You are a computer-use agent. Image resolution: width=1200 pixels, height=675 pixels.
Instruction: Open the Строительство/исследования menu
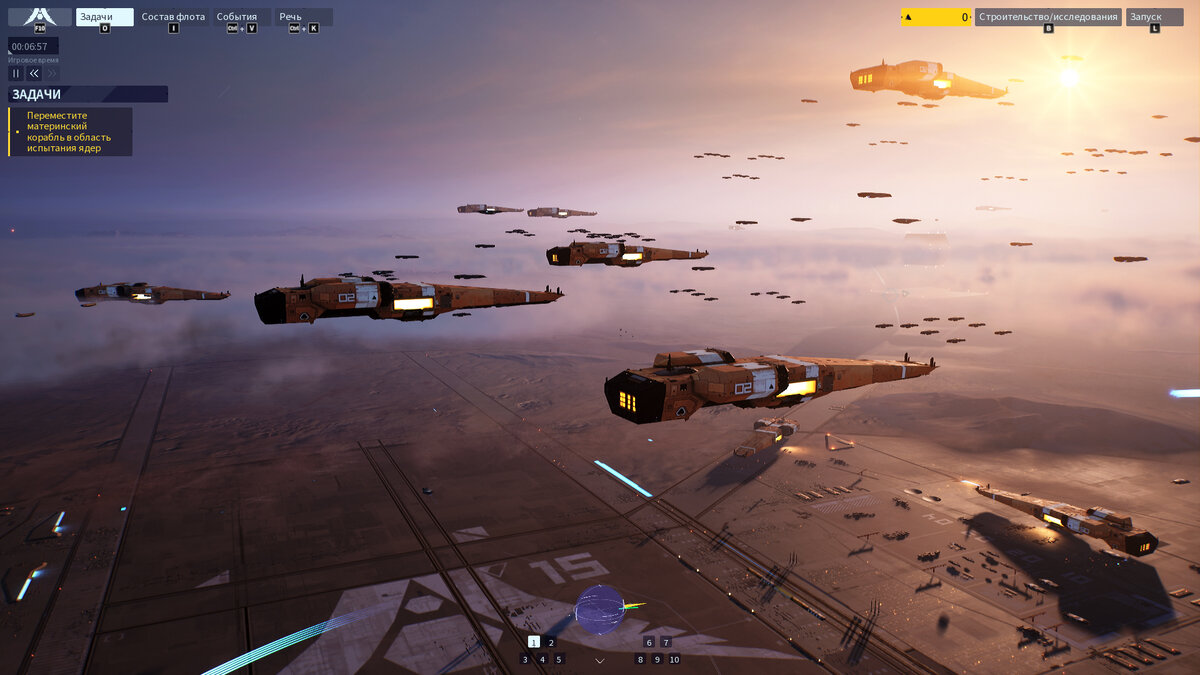[1048, 17]
